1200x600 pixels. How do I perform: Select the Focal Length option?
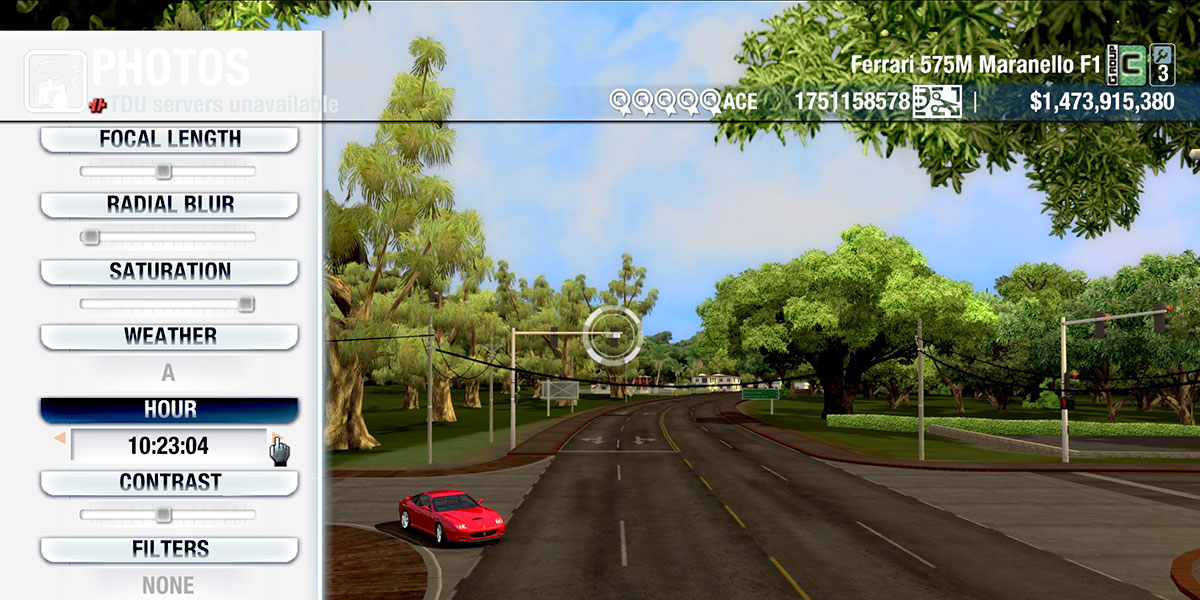(169, 139)
